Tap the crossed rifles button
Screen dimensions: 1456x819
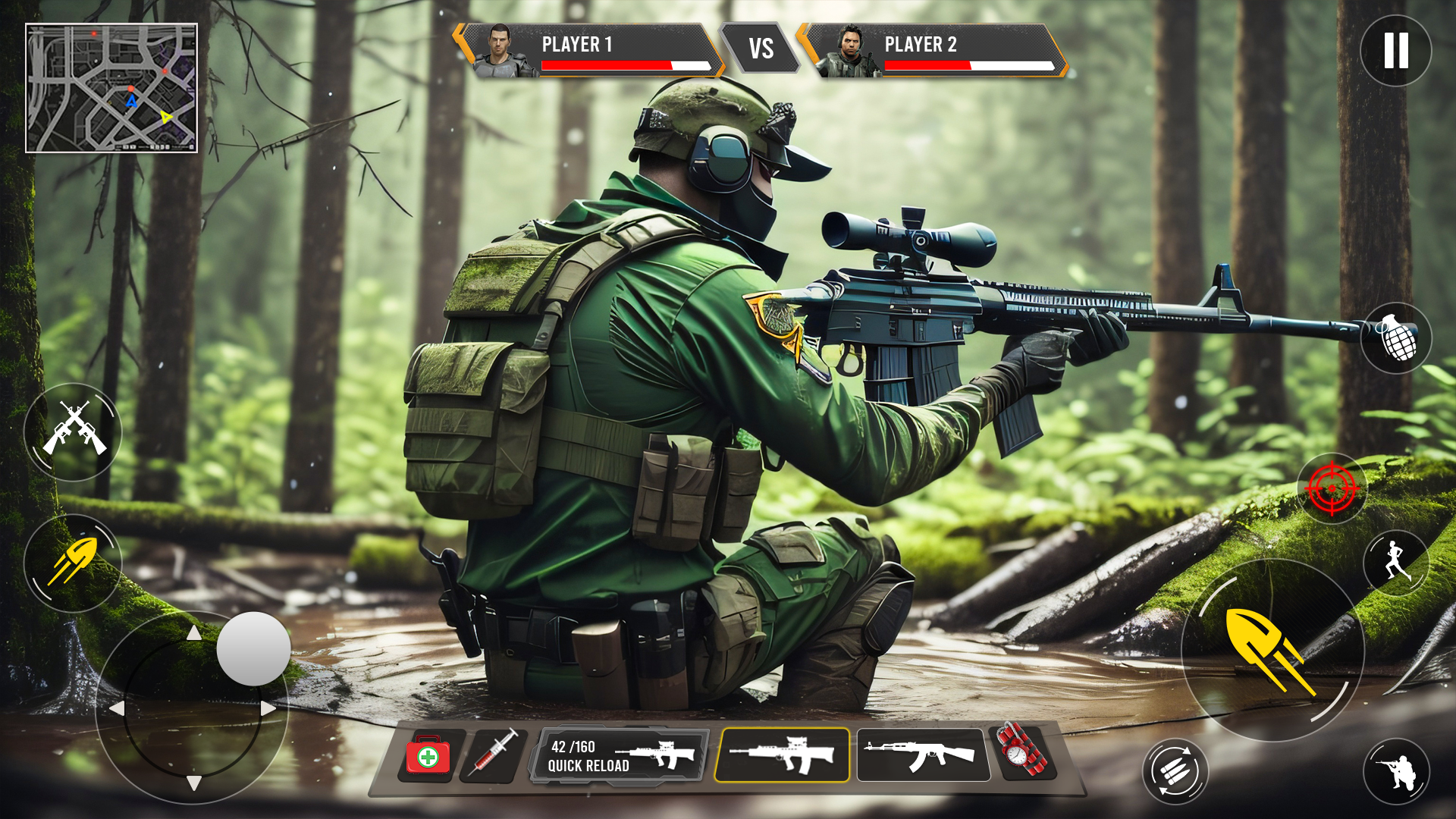pos(73,431)
